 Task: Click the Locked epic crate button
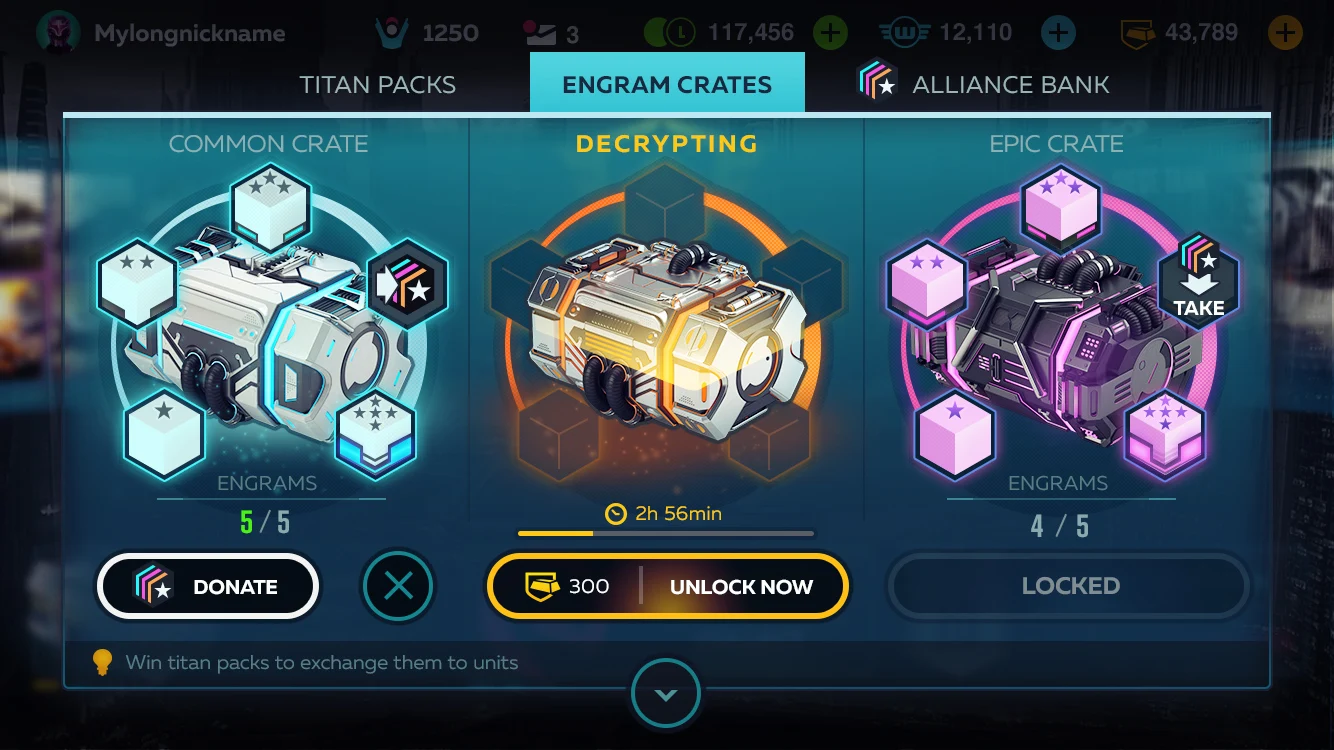click(x=1070, y=586)
